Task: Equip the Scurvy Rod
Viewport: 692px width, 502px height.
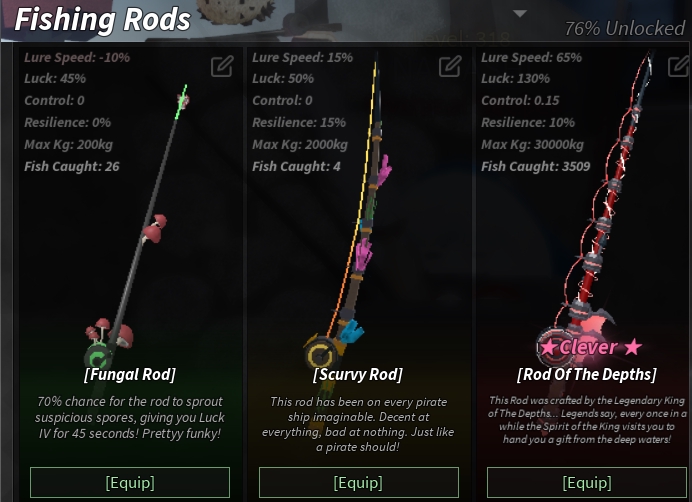Action: 358,482
